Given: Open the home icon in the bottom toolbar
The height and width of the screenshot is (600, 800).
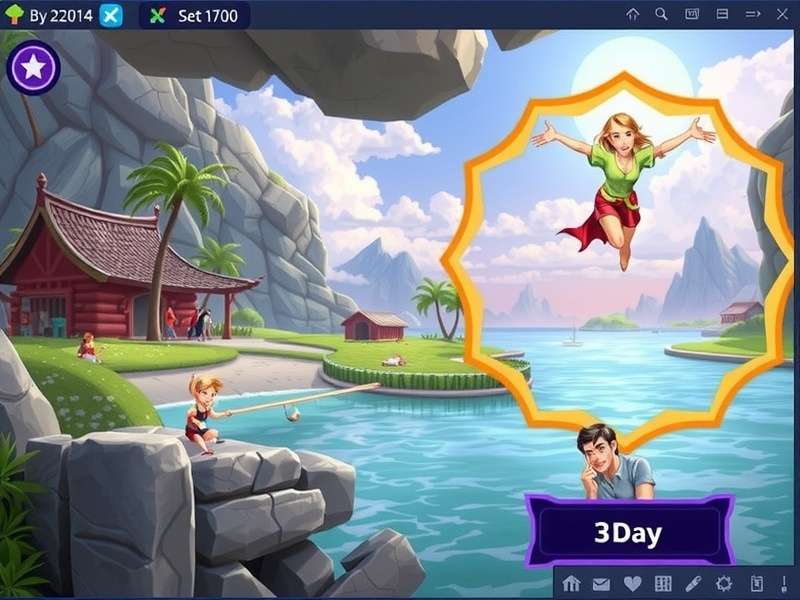Looking at the screenshot, I should click(572, 584).
